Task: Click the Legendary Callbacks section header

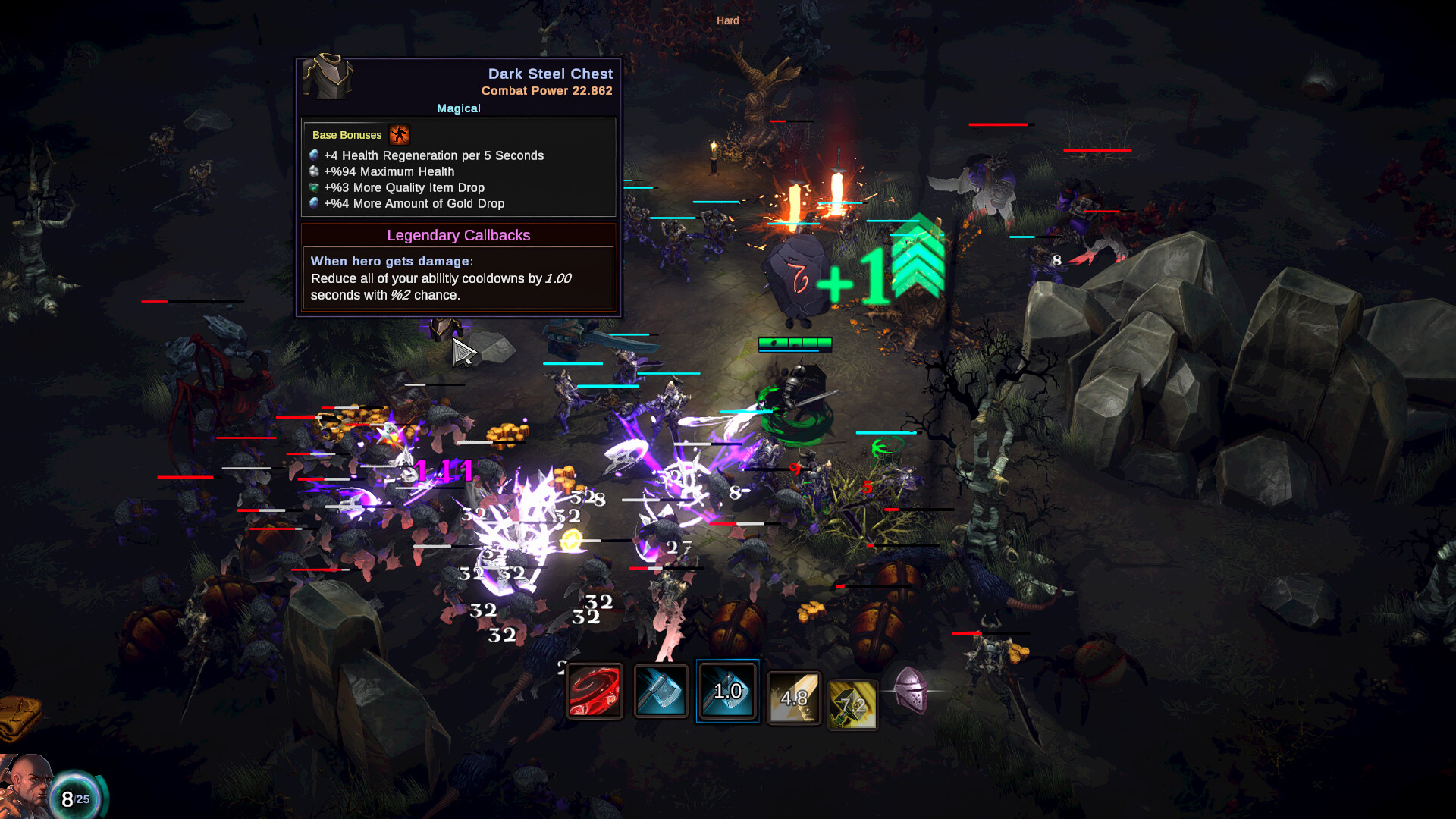Action: point(459,235)
